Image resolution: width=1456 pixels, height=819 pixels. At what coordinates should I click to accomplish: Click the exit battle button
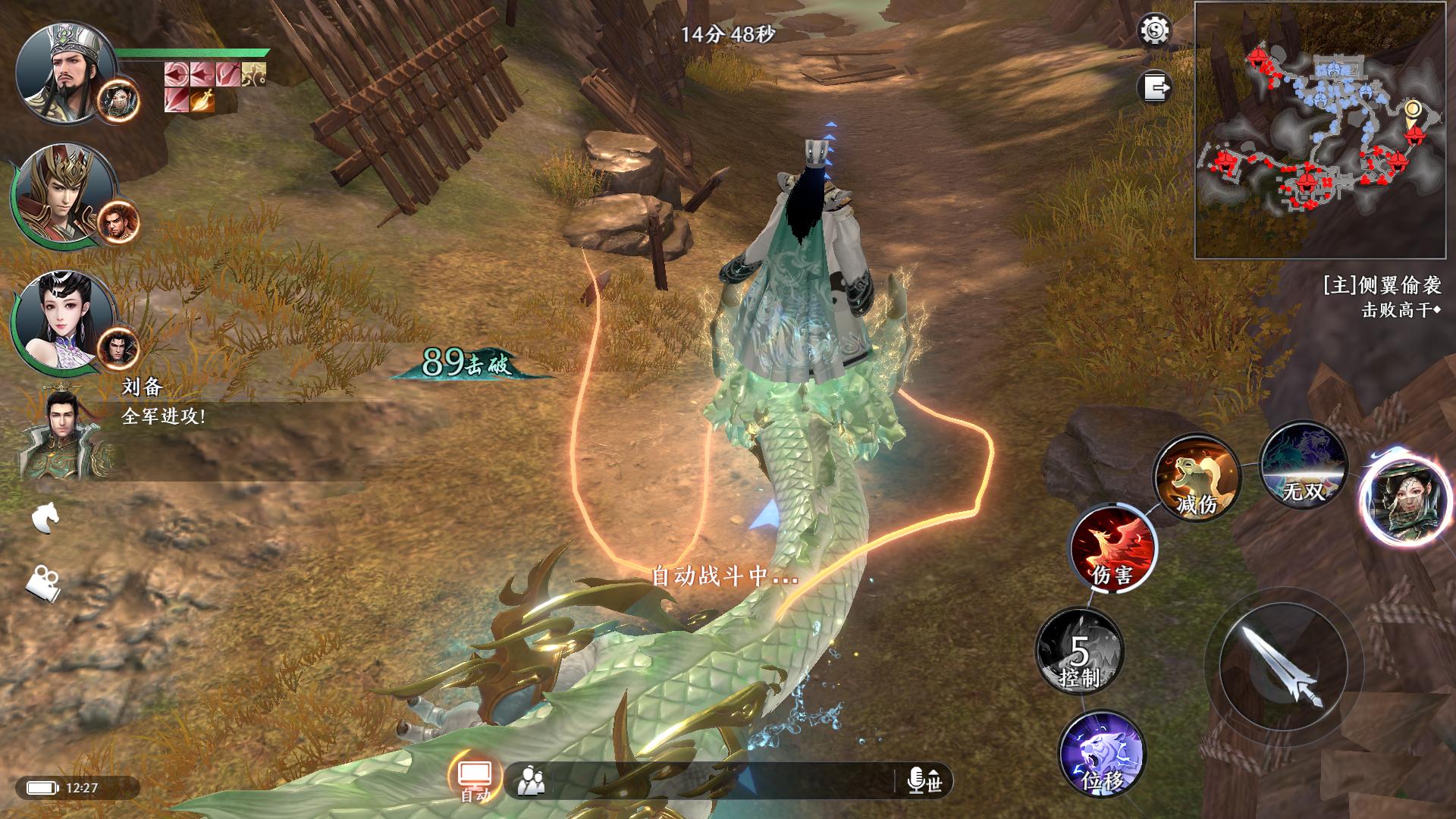(1154, 87)
